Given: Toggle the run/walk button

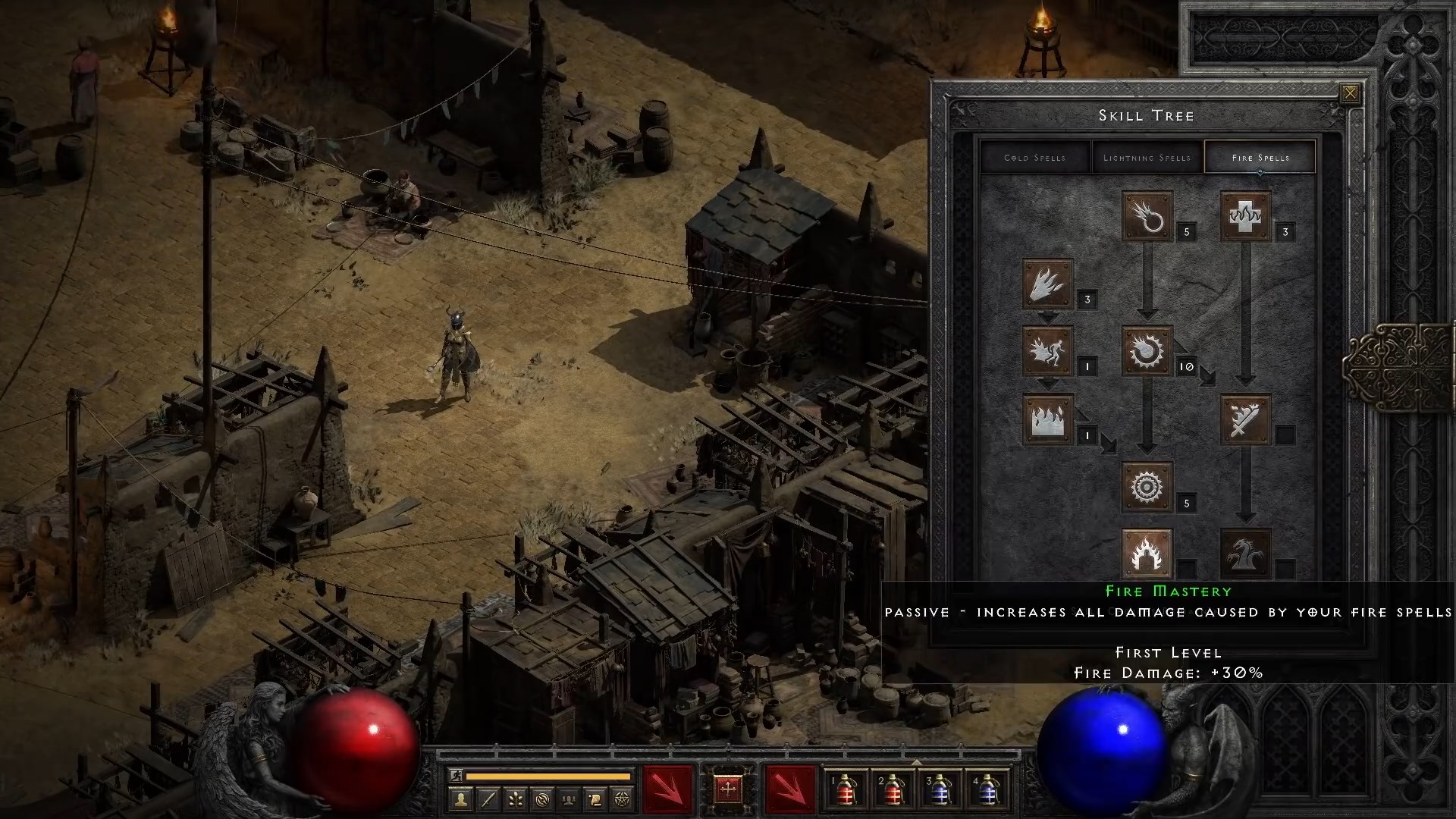Looking at the screenshot, I should click(456, 776).
